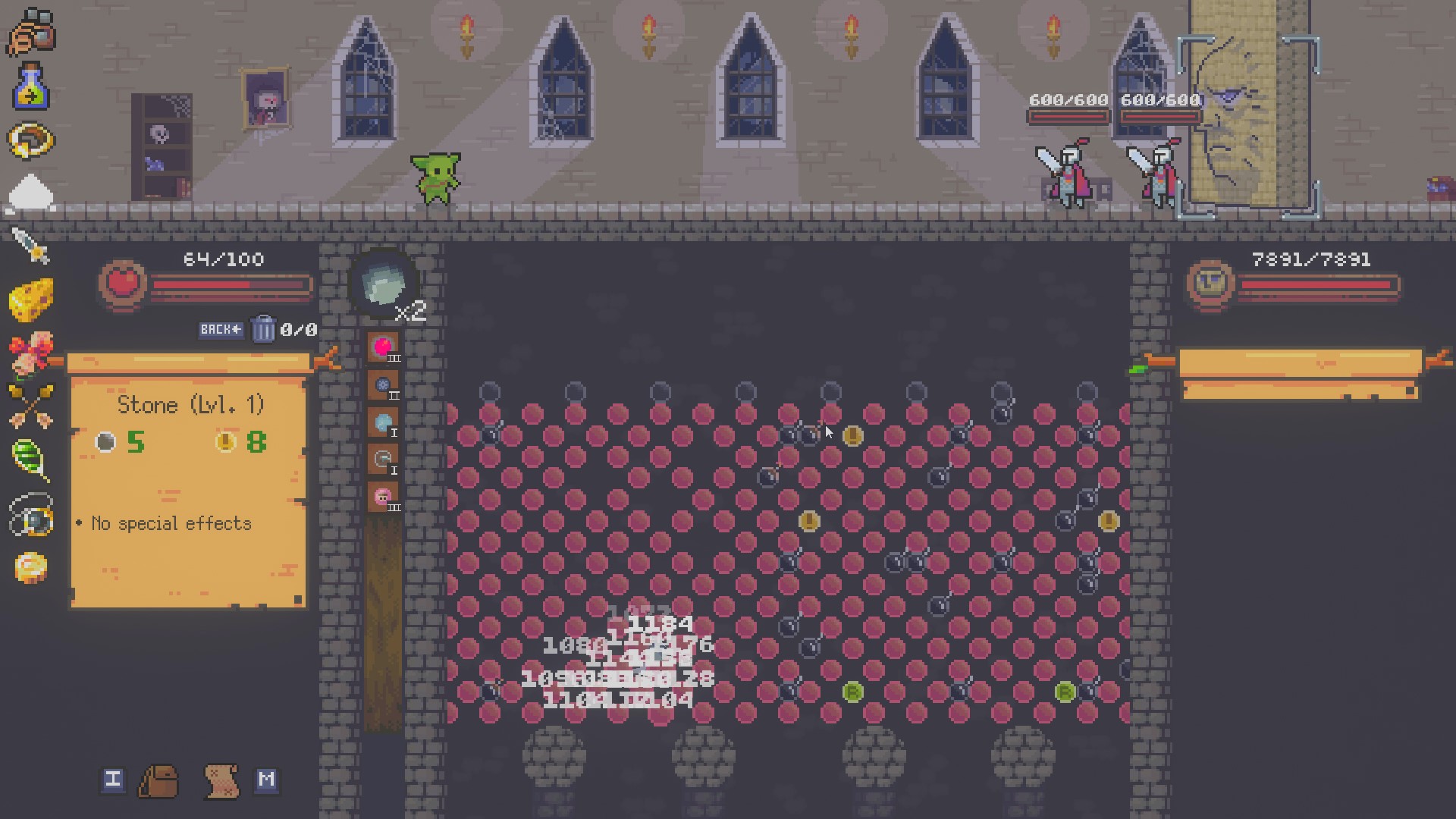Screen dimensions: 1456x819
Task: Inspect the crossed arrows relic
Action: (31, 406)
